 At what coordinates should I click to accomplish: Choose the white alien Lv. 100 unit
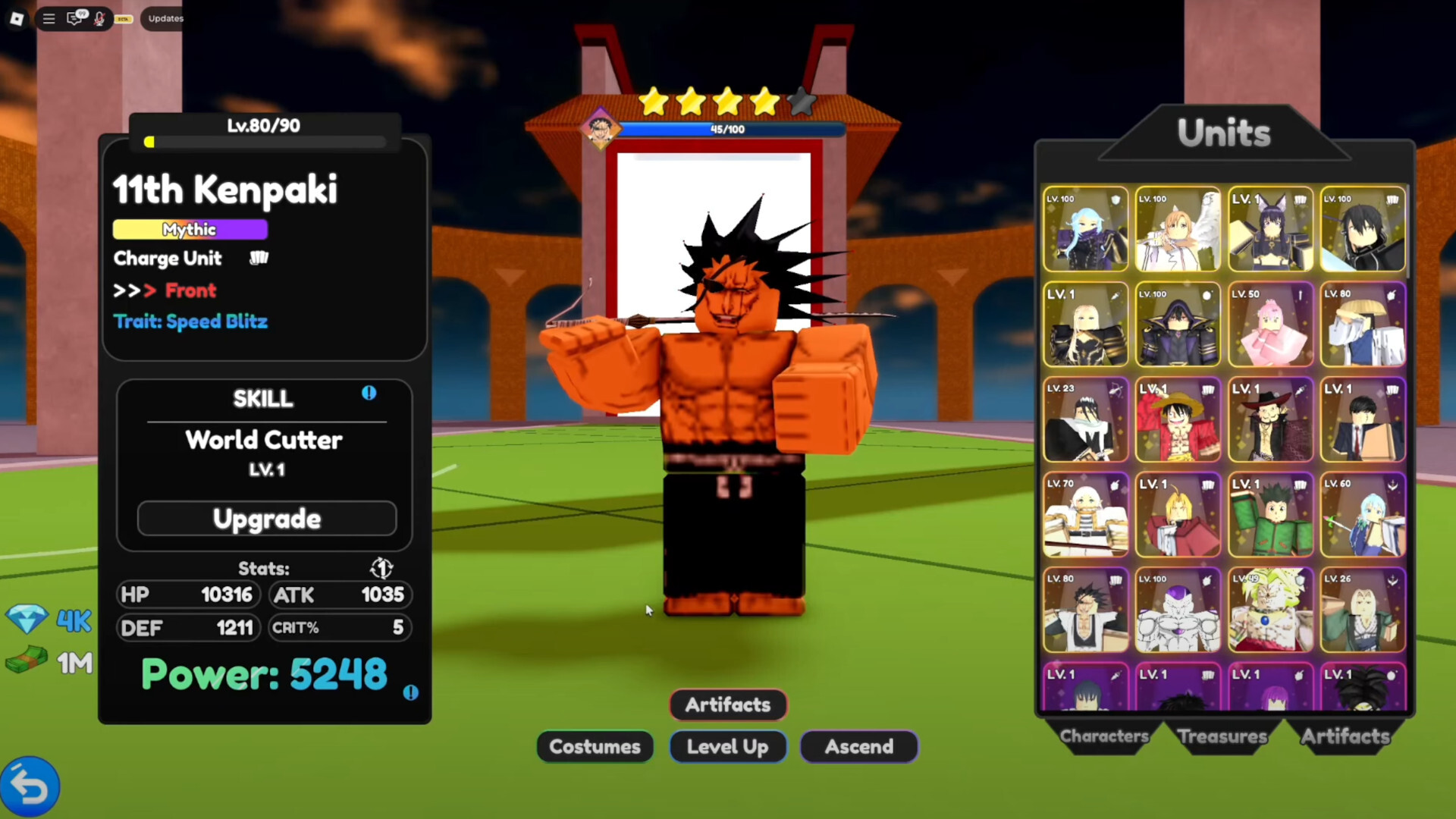coord(1178,610)
